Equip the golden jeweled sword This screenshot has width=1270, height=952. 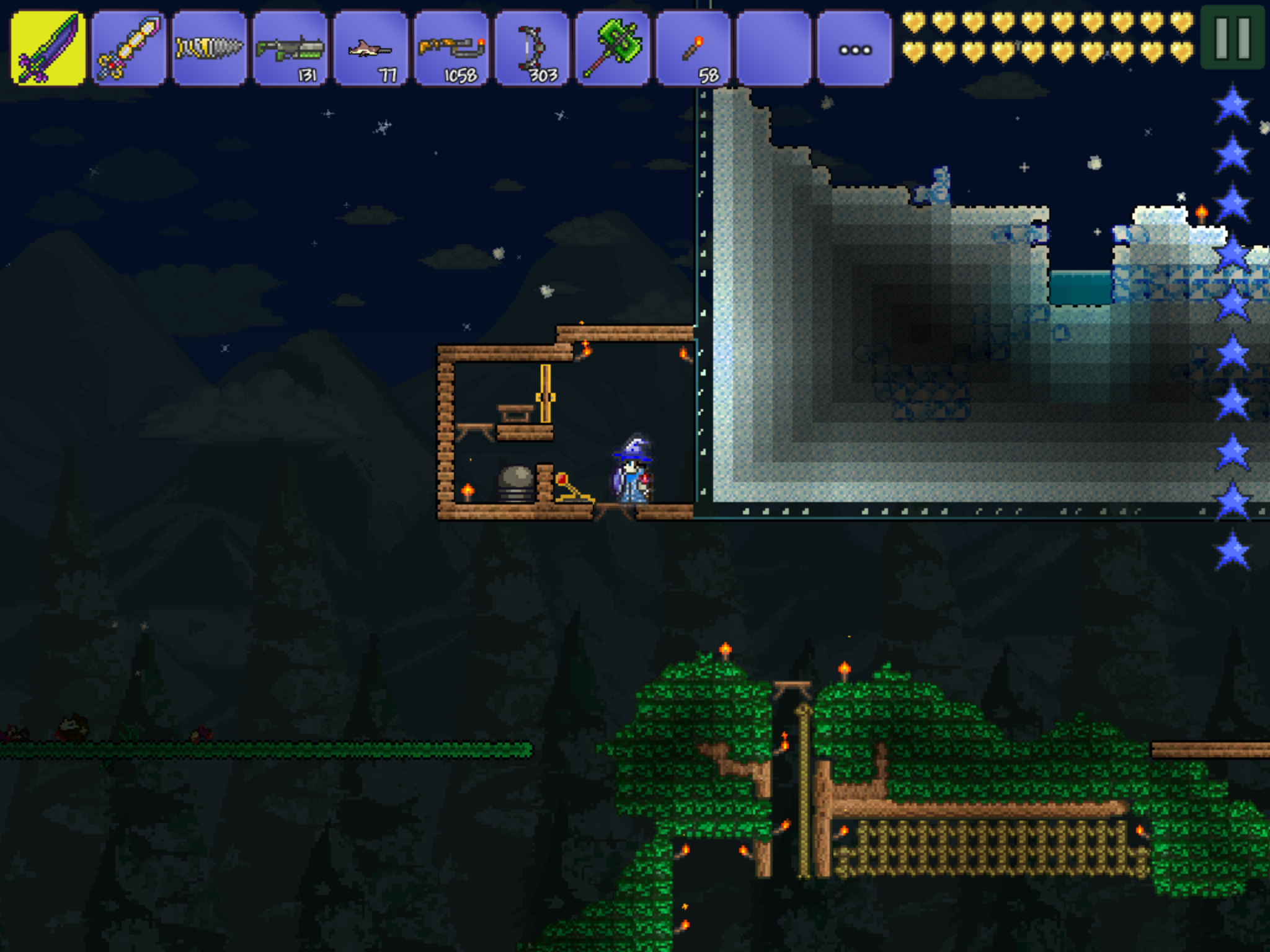pyautogui.click(x=129, y=48)
